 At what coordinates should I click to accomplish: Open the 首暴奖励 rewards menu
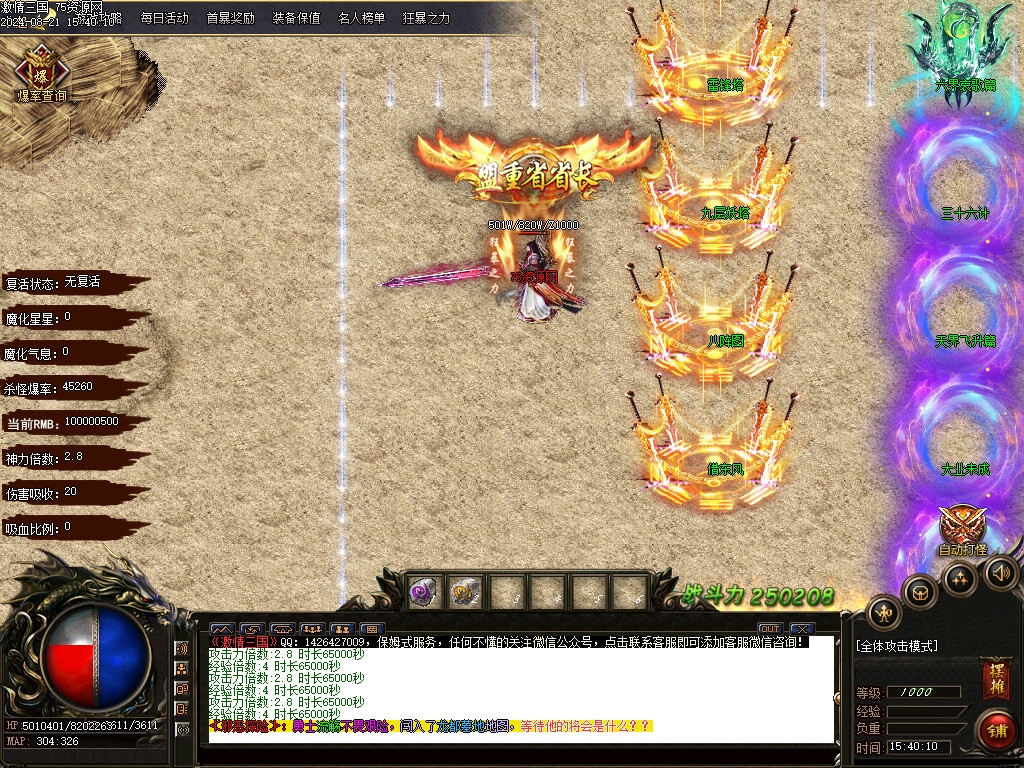(x=230, y=18)
